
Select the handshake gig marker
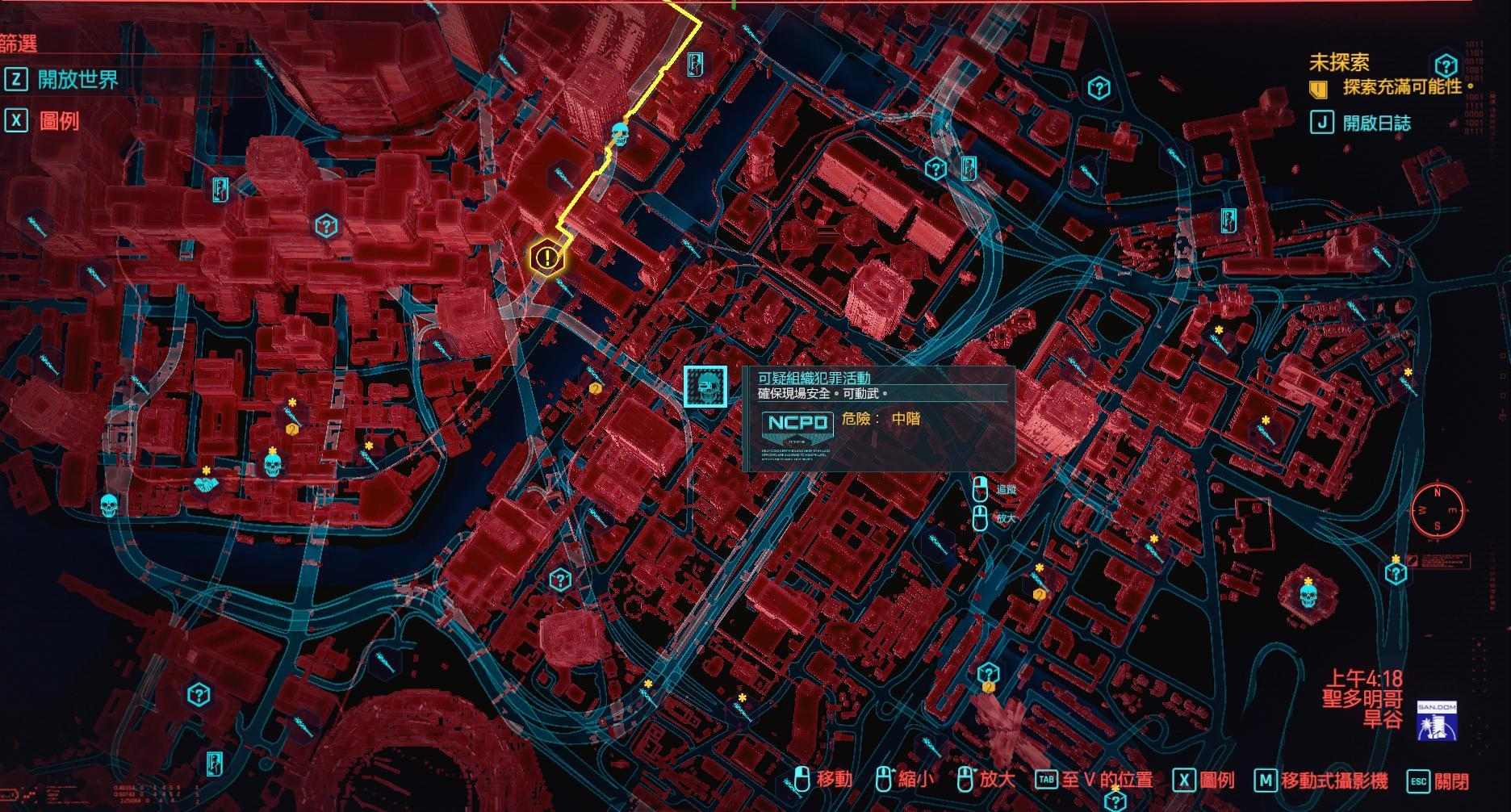[207, 483]
